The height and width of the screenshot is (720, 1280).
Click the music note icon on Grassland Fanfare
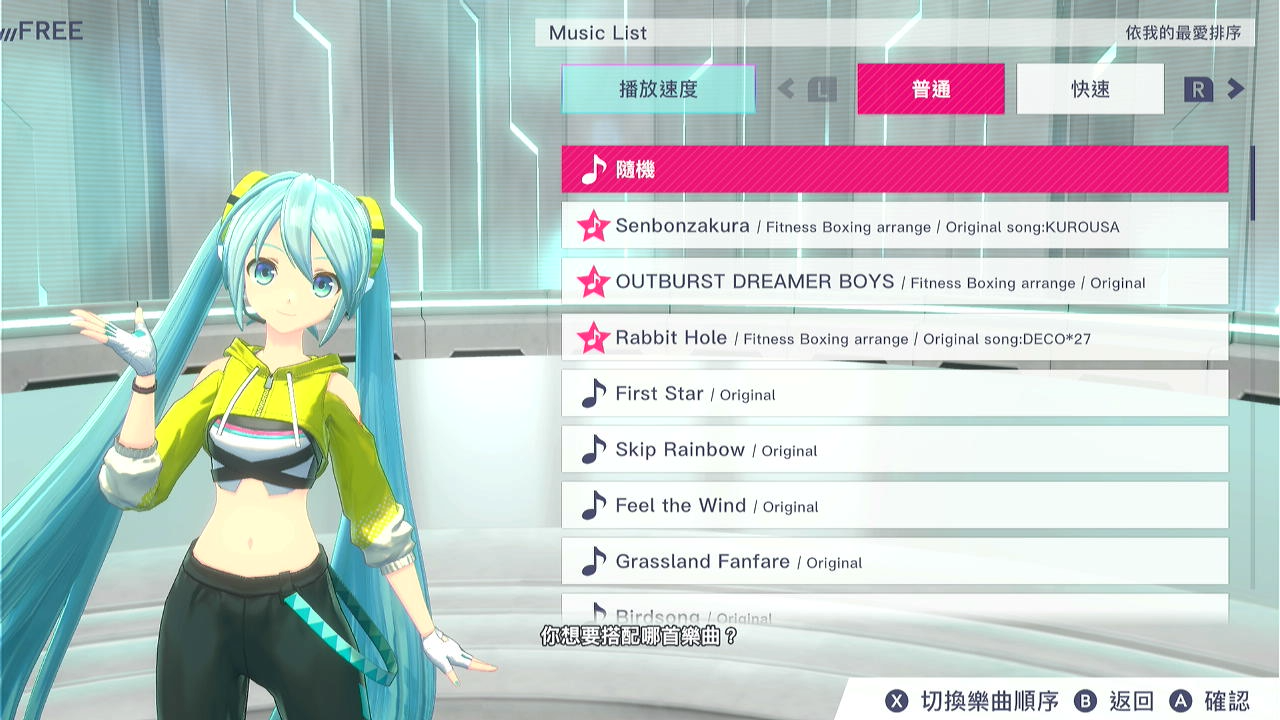coord(593,560)
